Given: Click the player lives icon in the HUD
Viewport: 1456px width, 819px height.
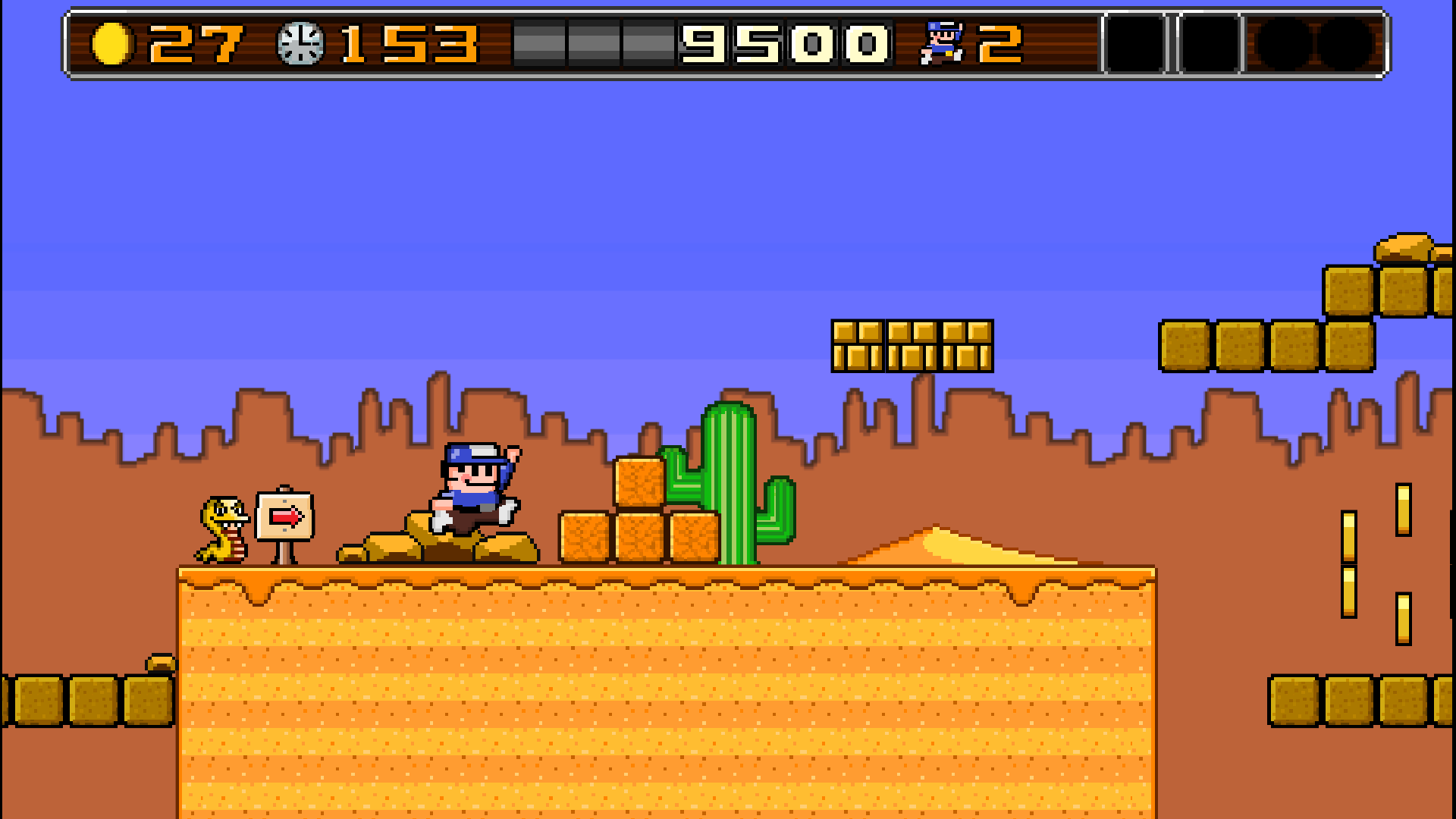Looking at the screenshot, I should (940, 44).
